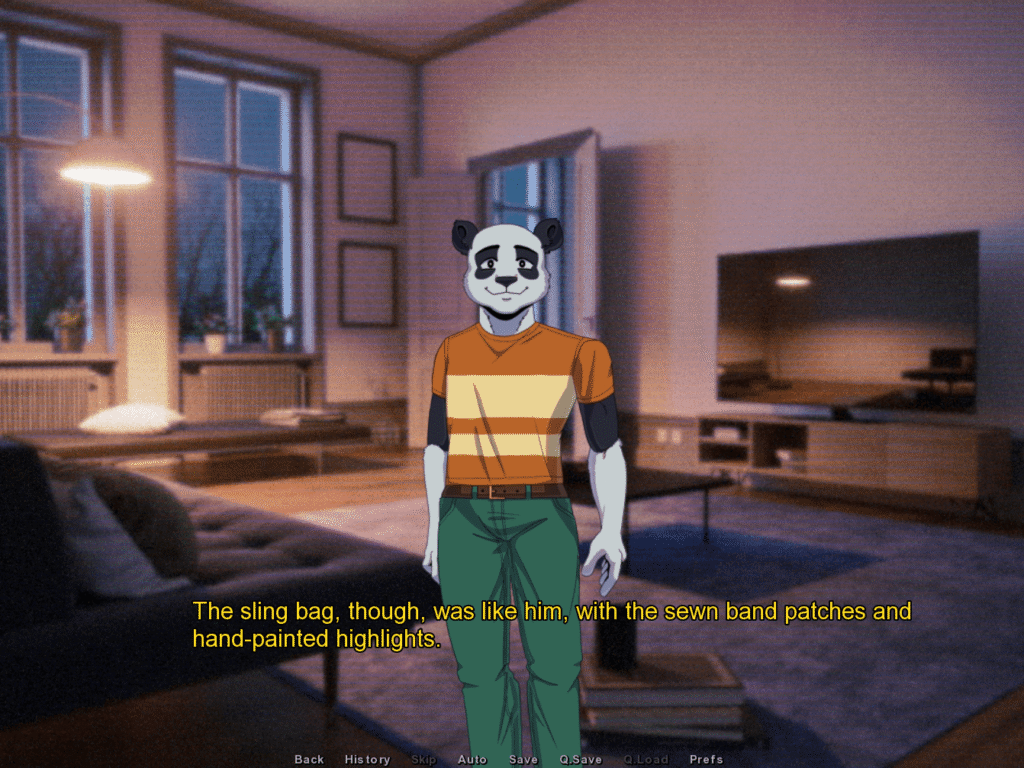This screenshot has height=768, width=1024.
Task: Open the History log
Action: pos(367,760)
